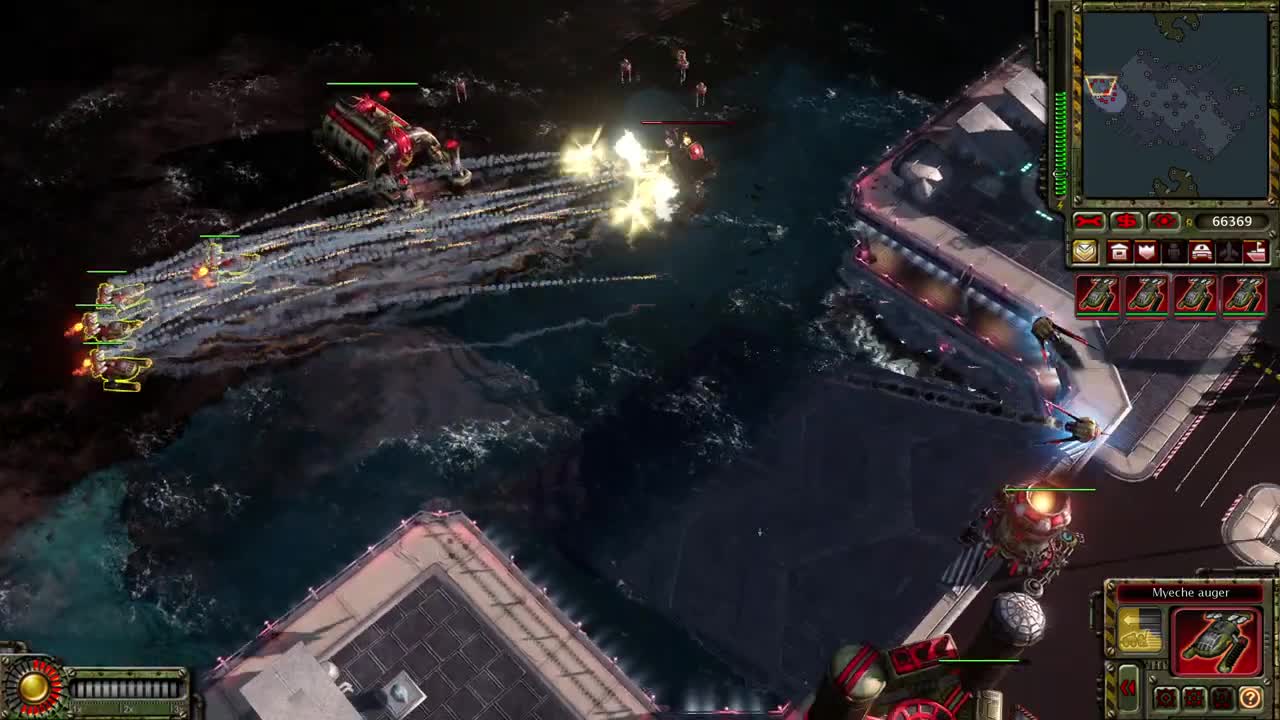Select the Repair wrench tool
Viewport: 1280px width, 720px height.
(x=1087, y=220)
